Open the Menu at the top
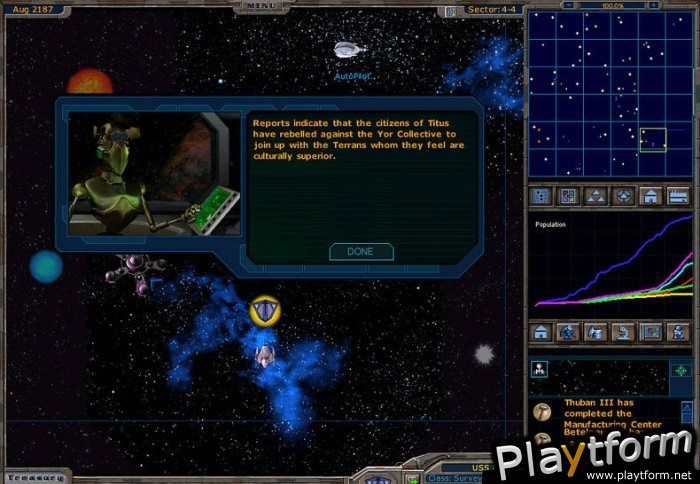 click(x=263, y=7)
